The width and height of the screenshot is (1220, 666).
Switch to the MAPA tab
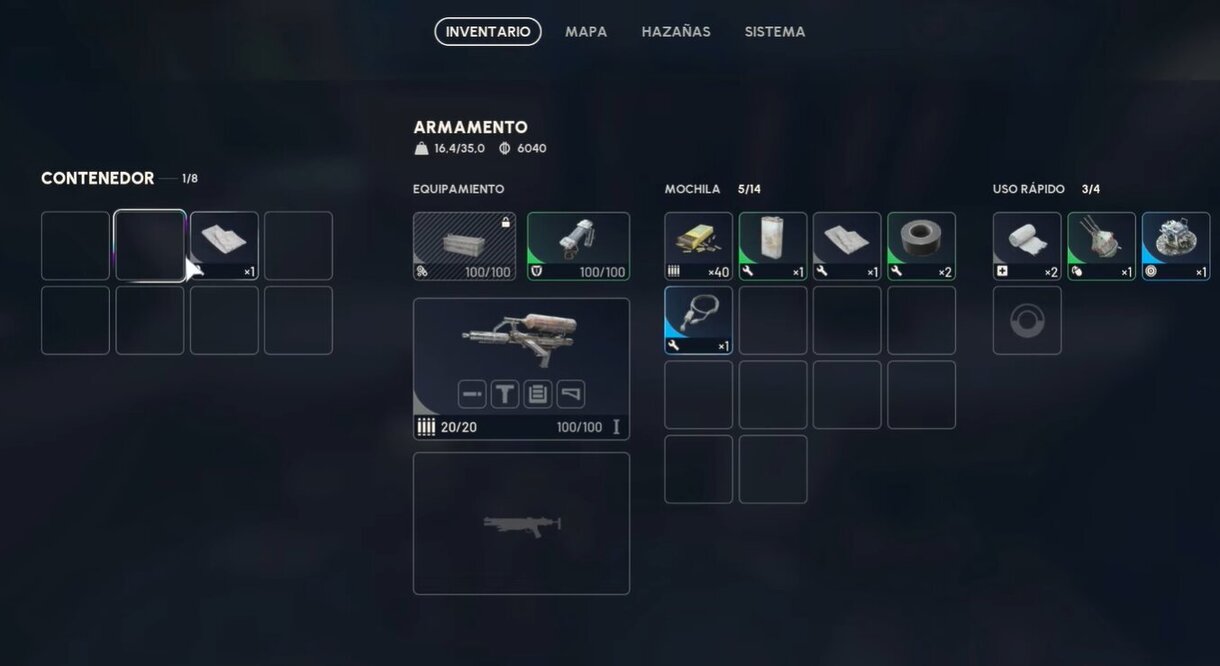586,32
